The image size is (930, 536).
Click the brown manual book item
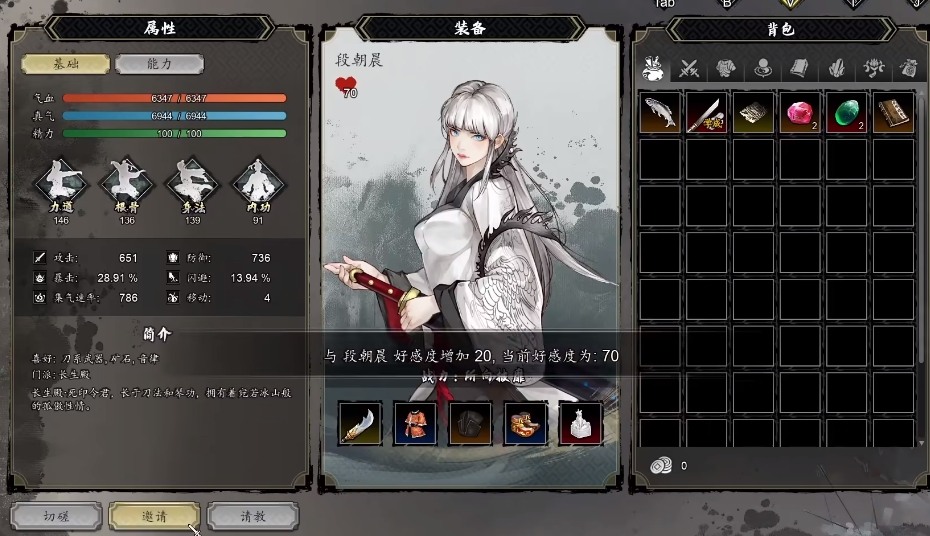click(893, 113)
